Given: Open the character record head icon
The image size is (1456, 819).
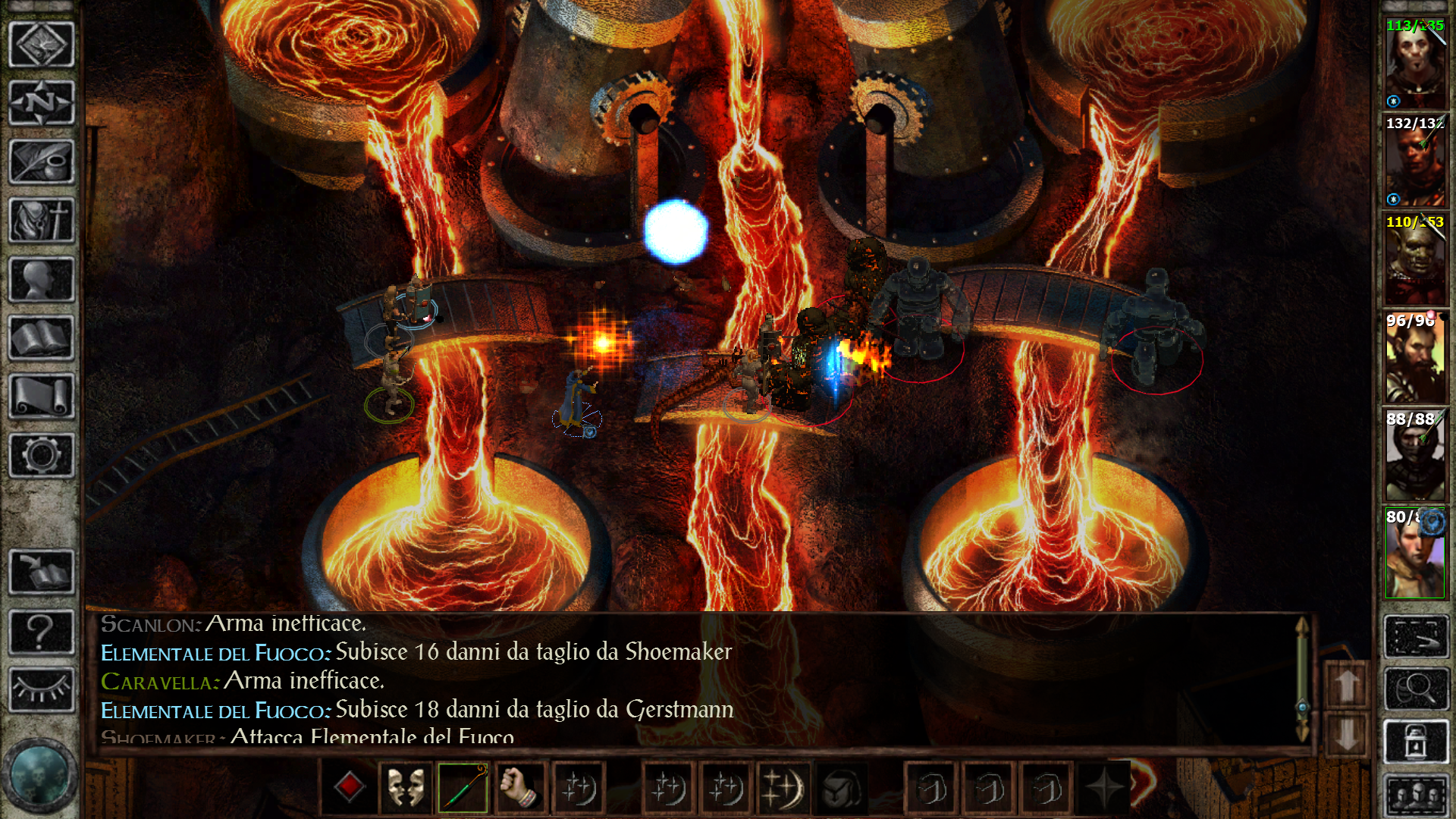Looking at the screenshot, I should click(41, 280).
